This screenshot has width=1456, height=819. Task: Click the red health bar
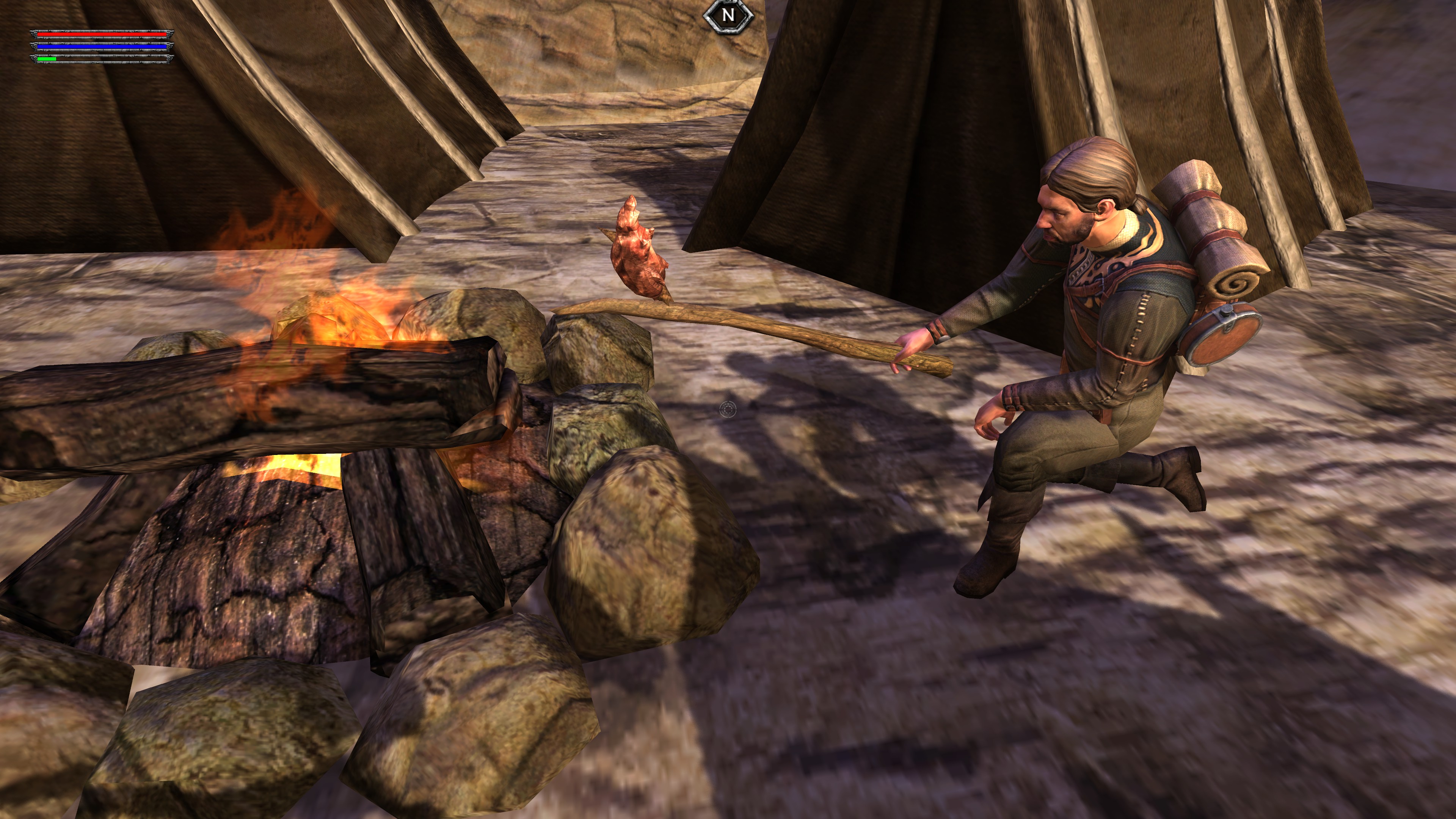(x=102, y=35)
